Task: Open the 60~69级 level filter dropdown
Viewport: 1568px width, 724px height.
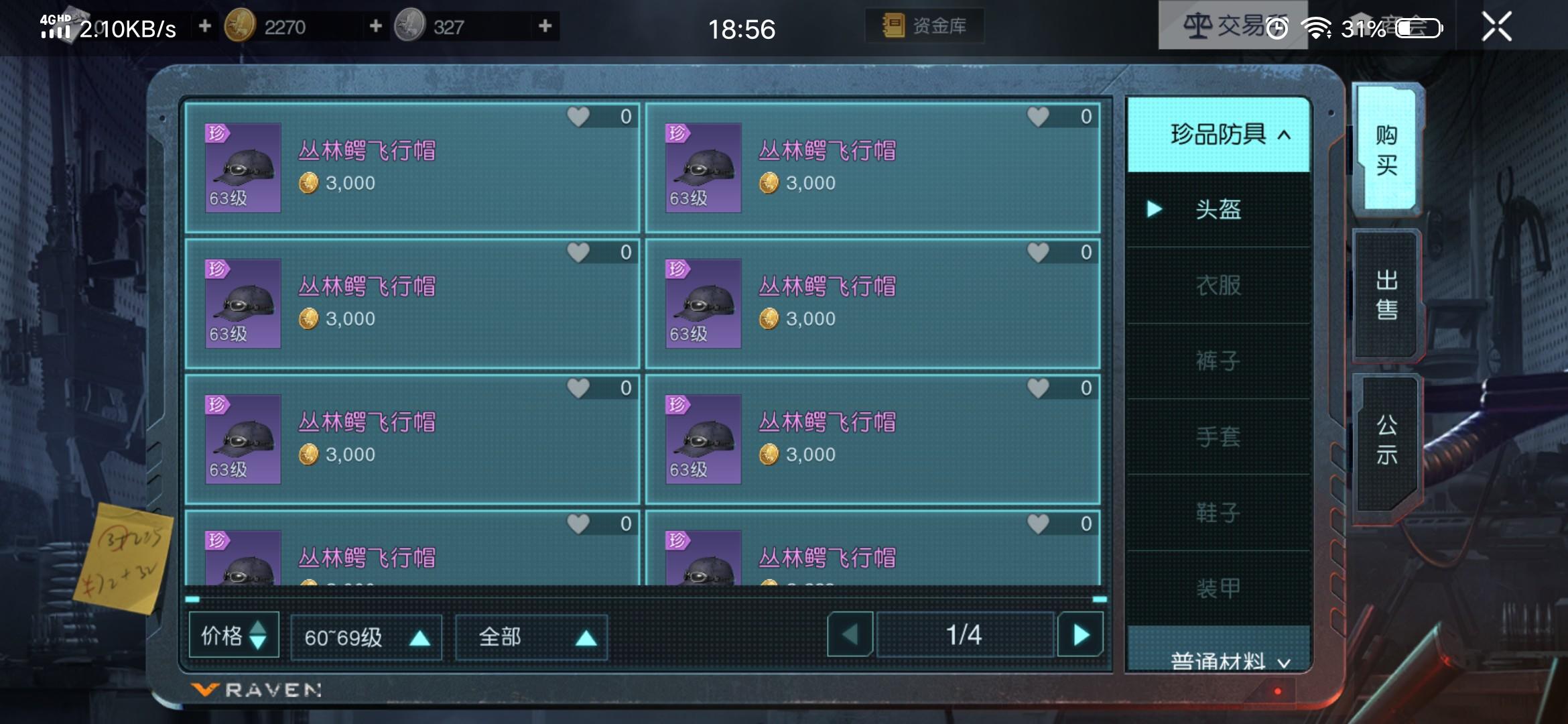Action: [367, 637]
